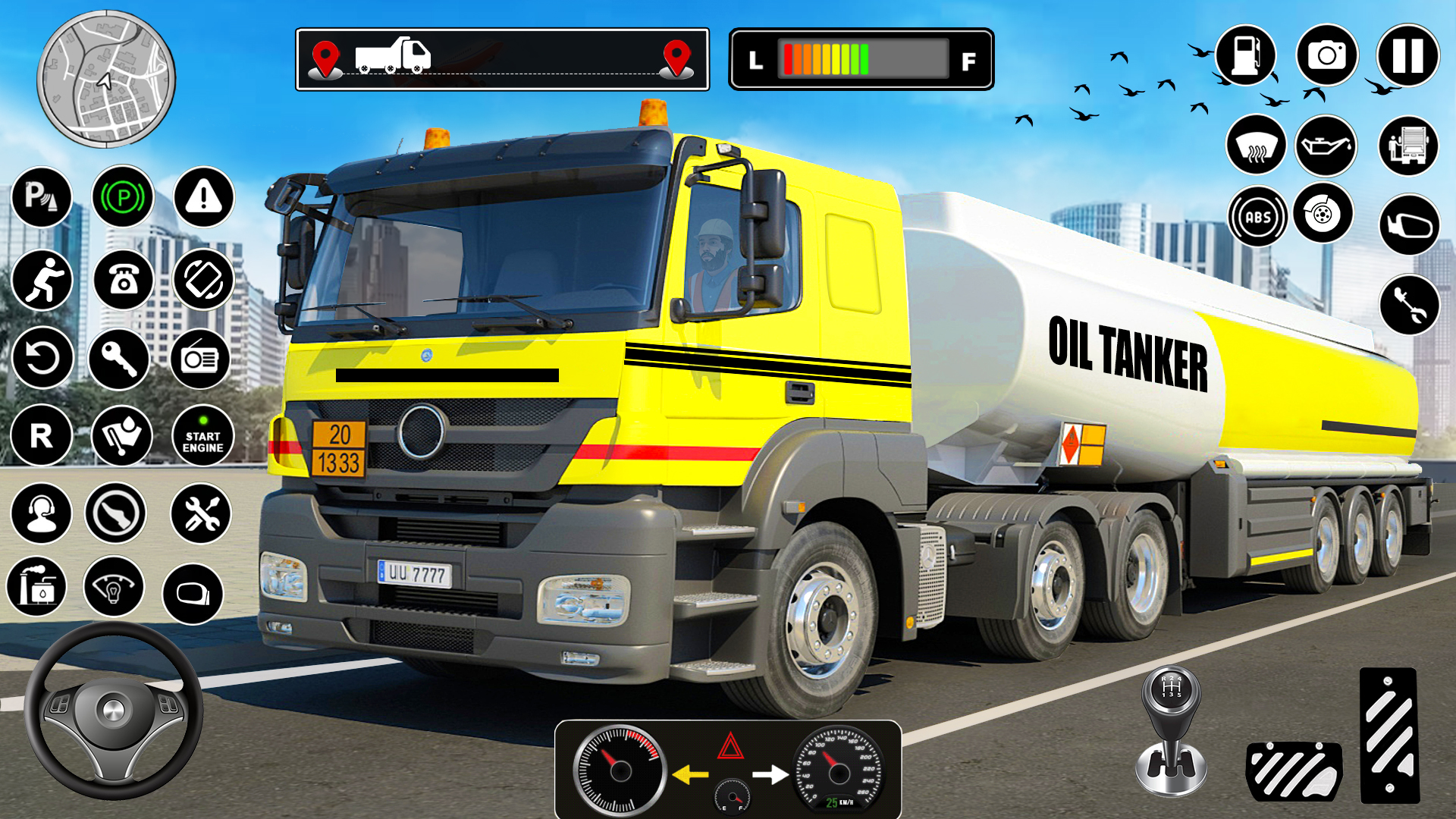Tap the wrench repair icon

point(1408,305)
